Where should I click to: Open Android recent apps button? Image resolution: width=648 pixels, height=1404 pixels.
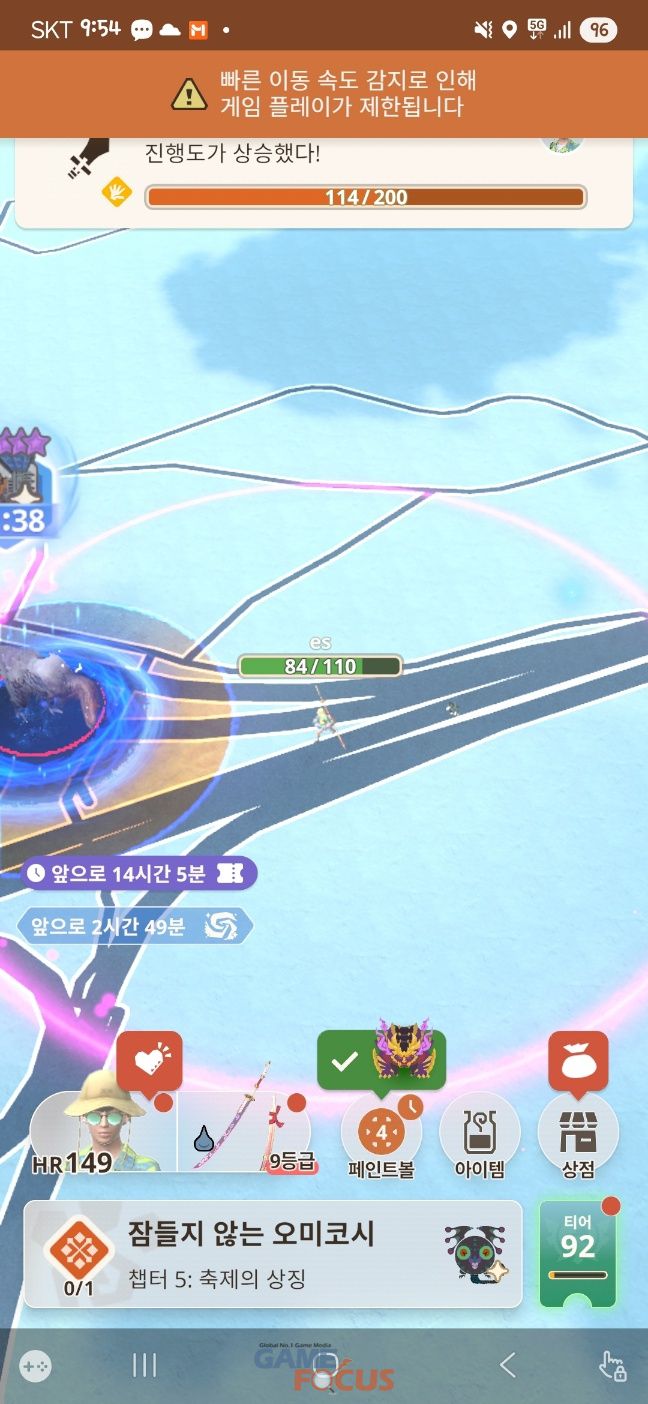point(145,1364)
